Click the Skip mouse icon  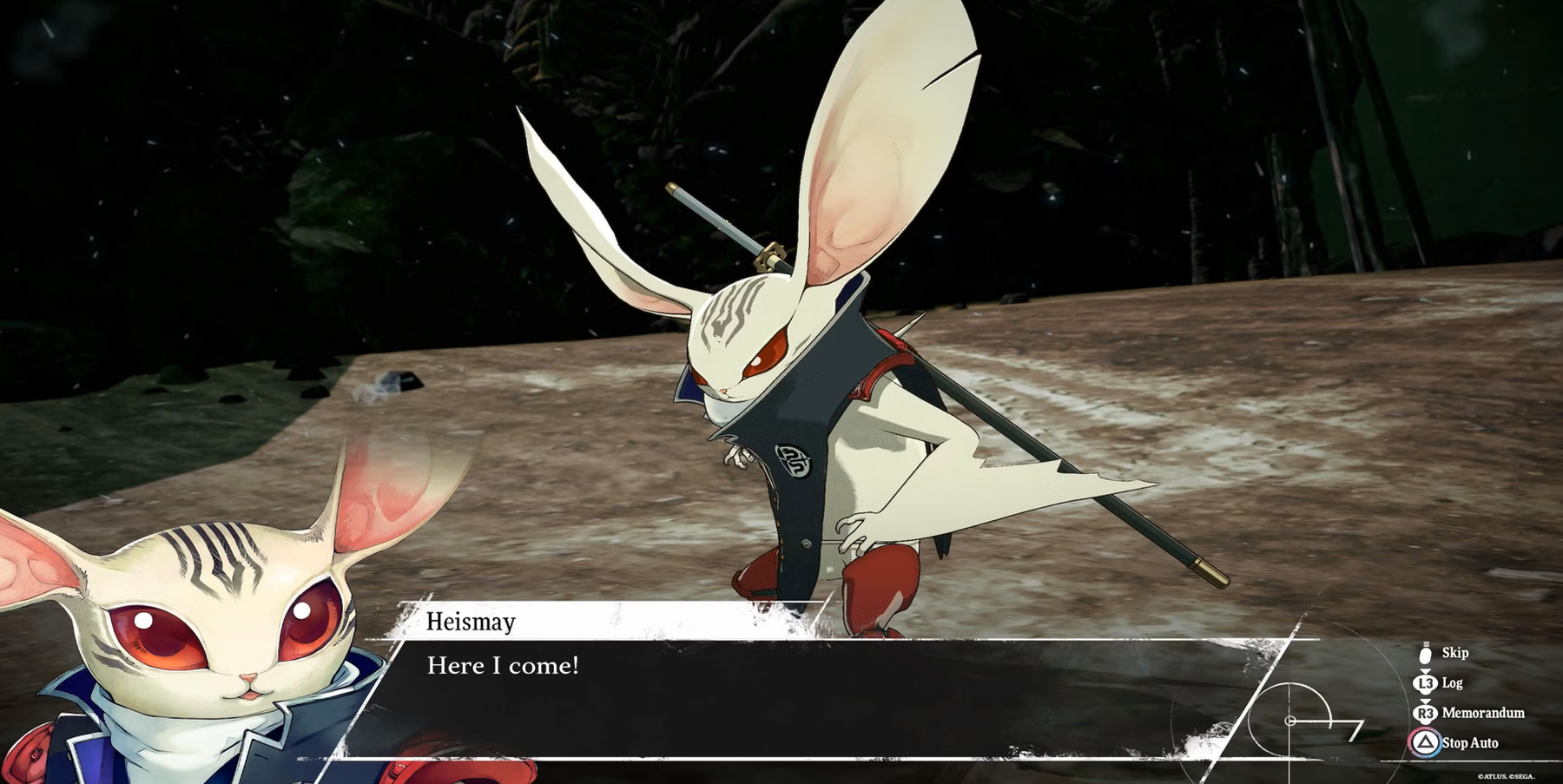1425,654
